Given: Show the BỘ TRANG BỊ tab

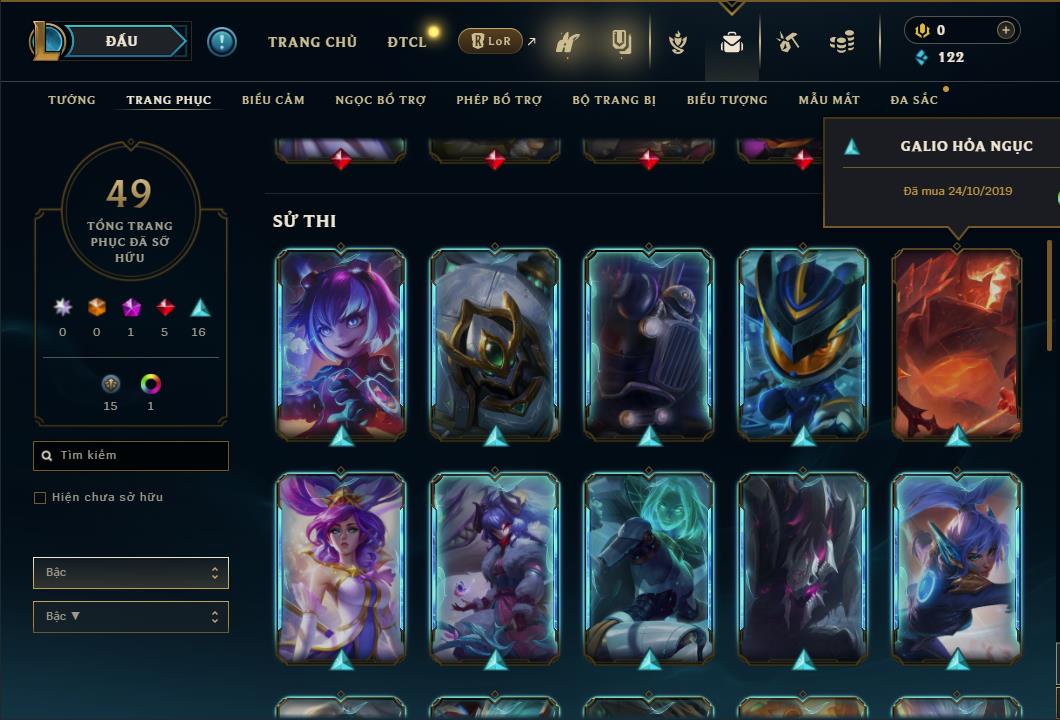Looking at the screenshot, I should (614, 100).
